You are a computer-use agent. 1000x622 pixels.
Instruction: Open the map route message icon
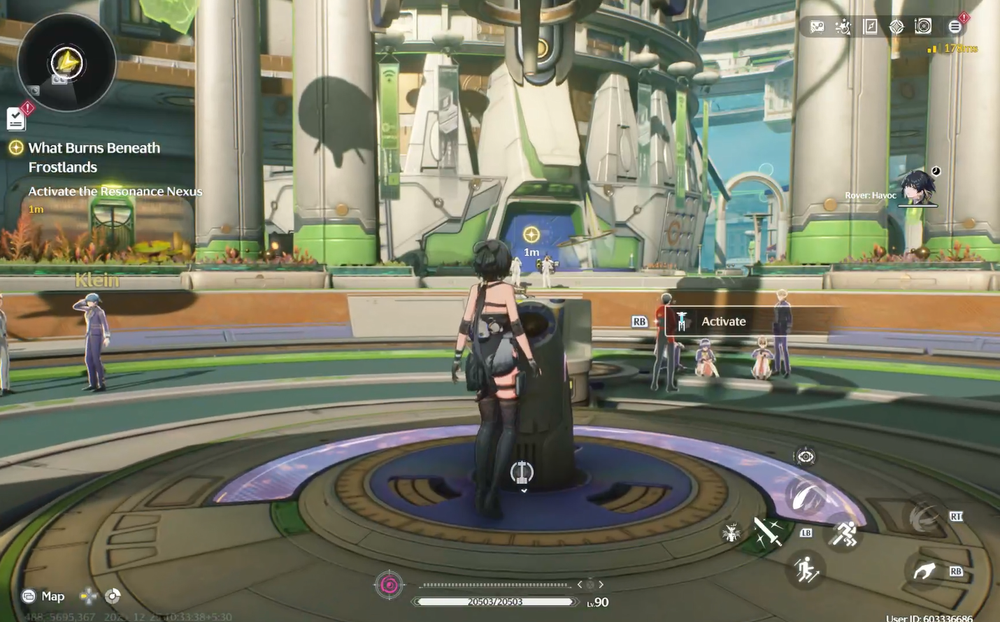point(817,27)
